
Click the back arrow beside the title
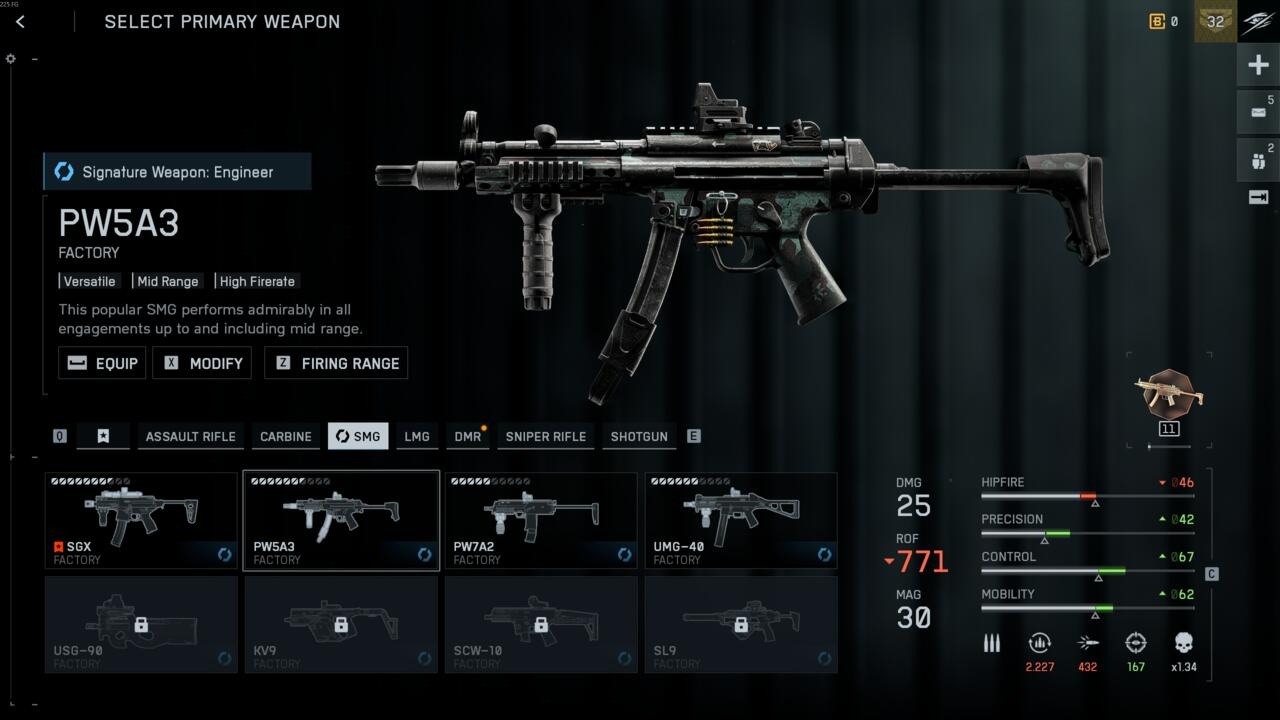click(x=22, y=21)
